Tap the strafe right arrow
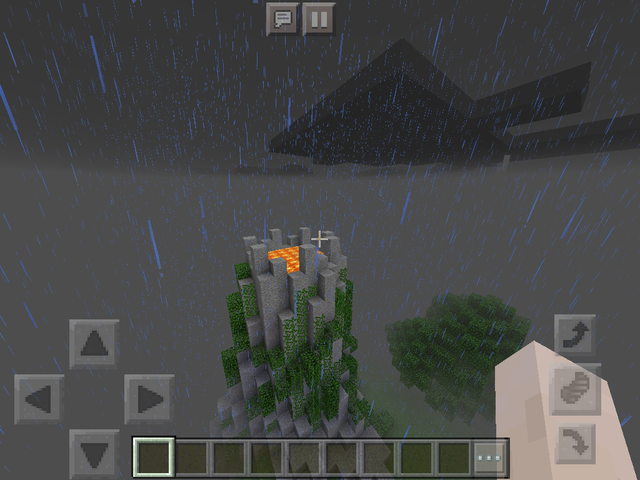Image resolution: width=640 pixels, height=480 pixels. tap(149, 399)
